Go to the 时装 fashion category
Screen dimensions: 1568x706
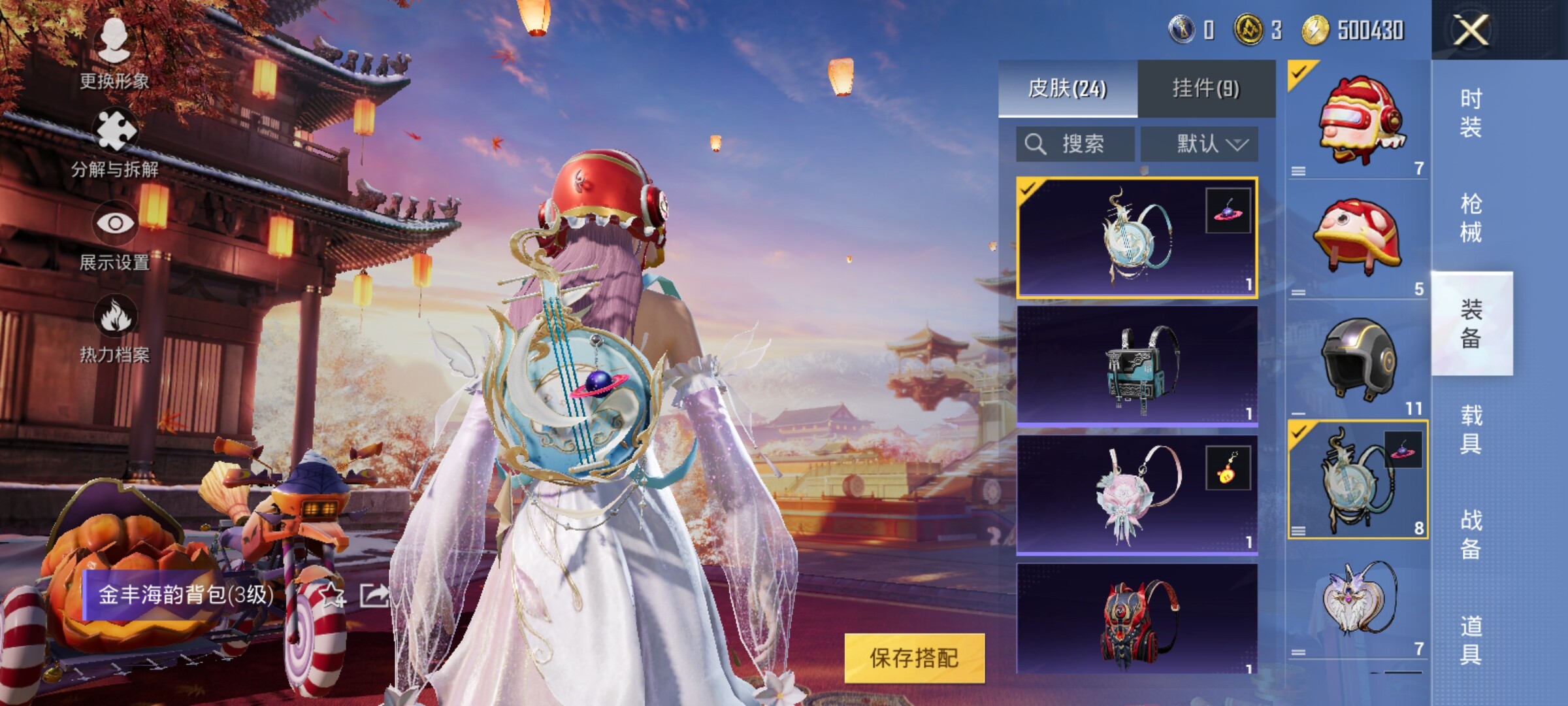pos(1471,112)
